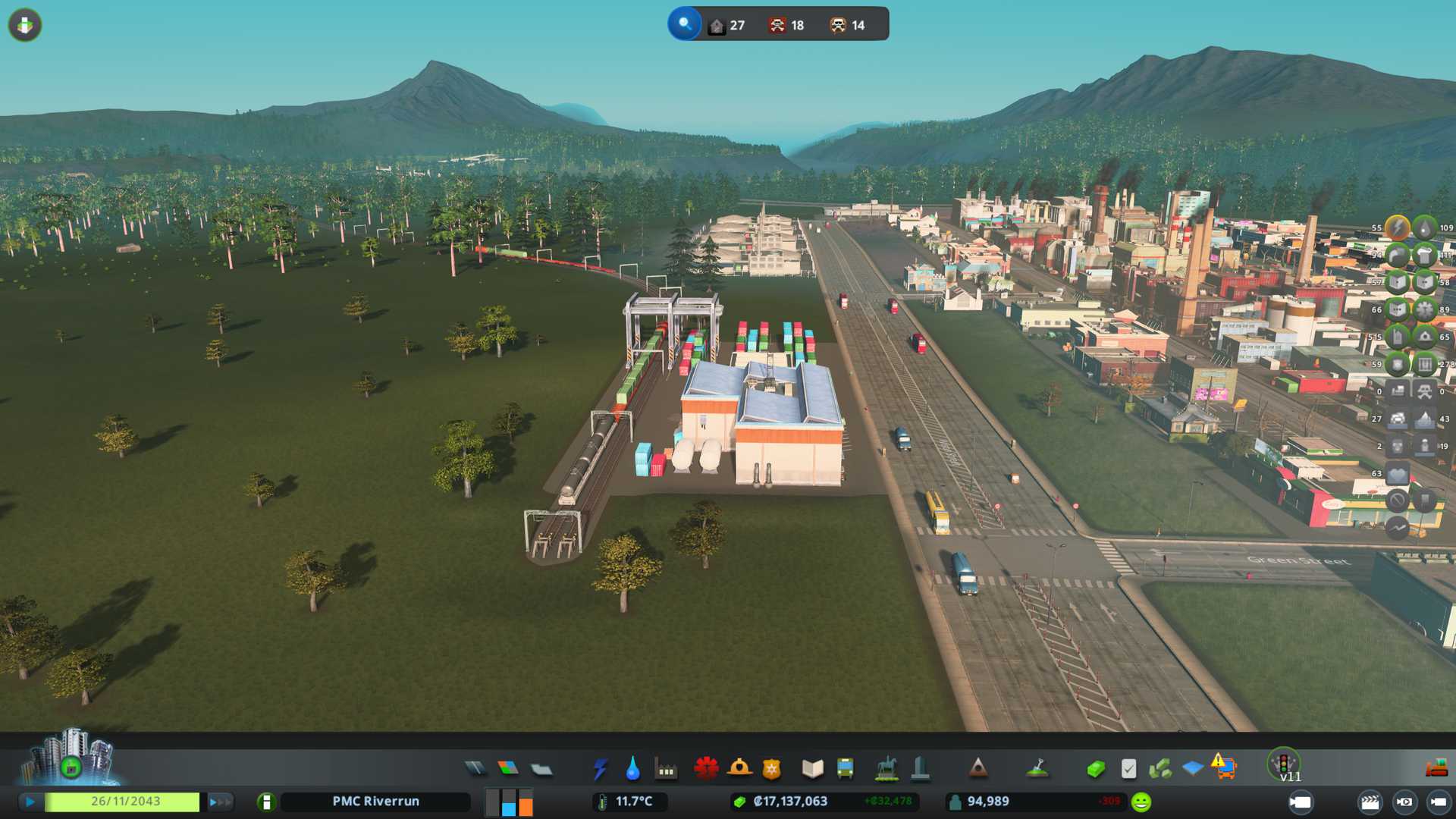
Task: Open the Roads build menu
Action: (475, 769)
